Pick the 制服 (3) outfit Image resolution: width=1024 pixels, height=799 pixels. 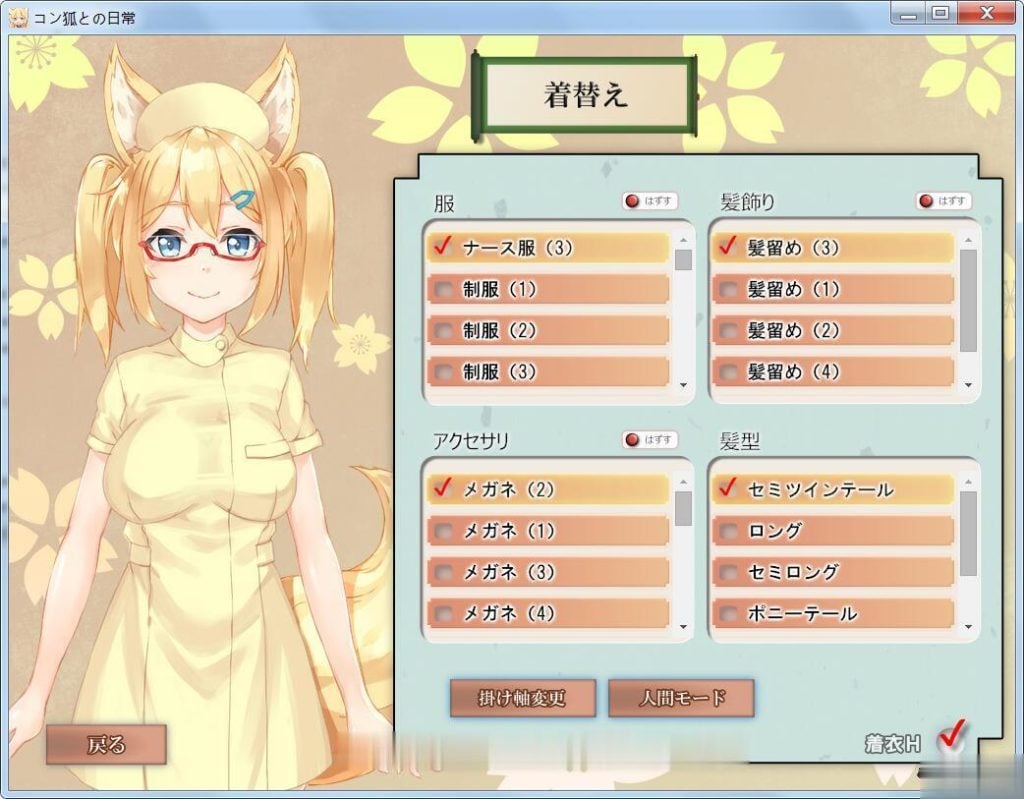point(547,372)
